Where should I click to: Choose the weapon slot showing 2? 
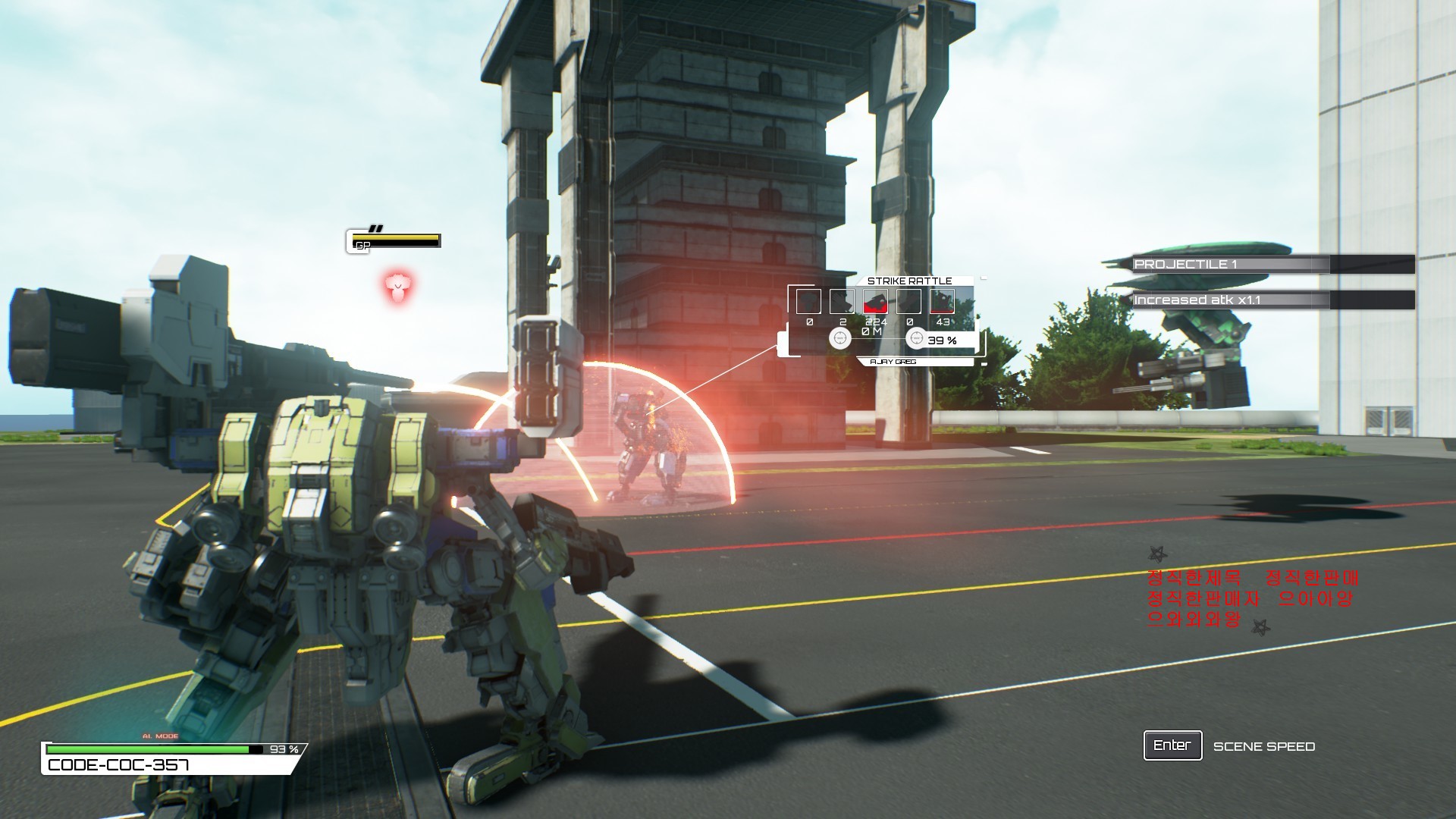click(842, 302)
